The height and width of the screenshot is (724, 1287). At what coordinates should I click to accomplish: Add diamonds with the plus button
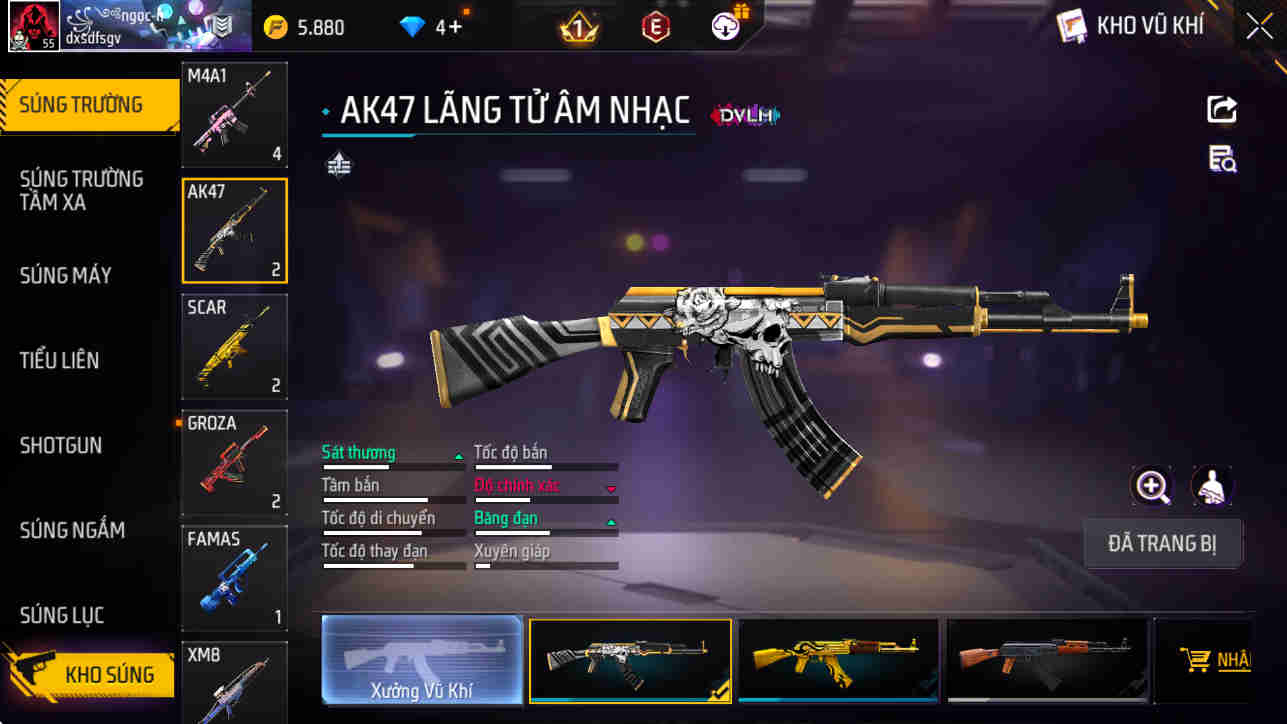pos(456,28)
